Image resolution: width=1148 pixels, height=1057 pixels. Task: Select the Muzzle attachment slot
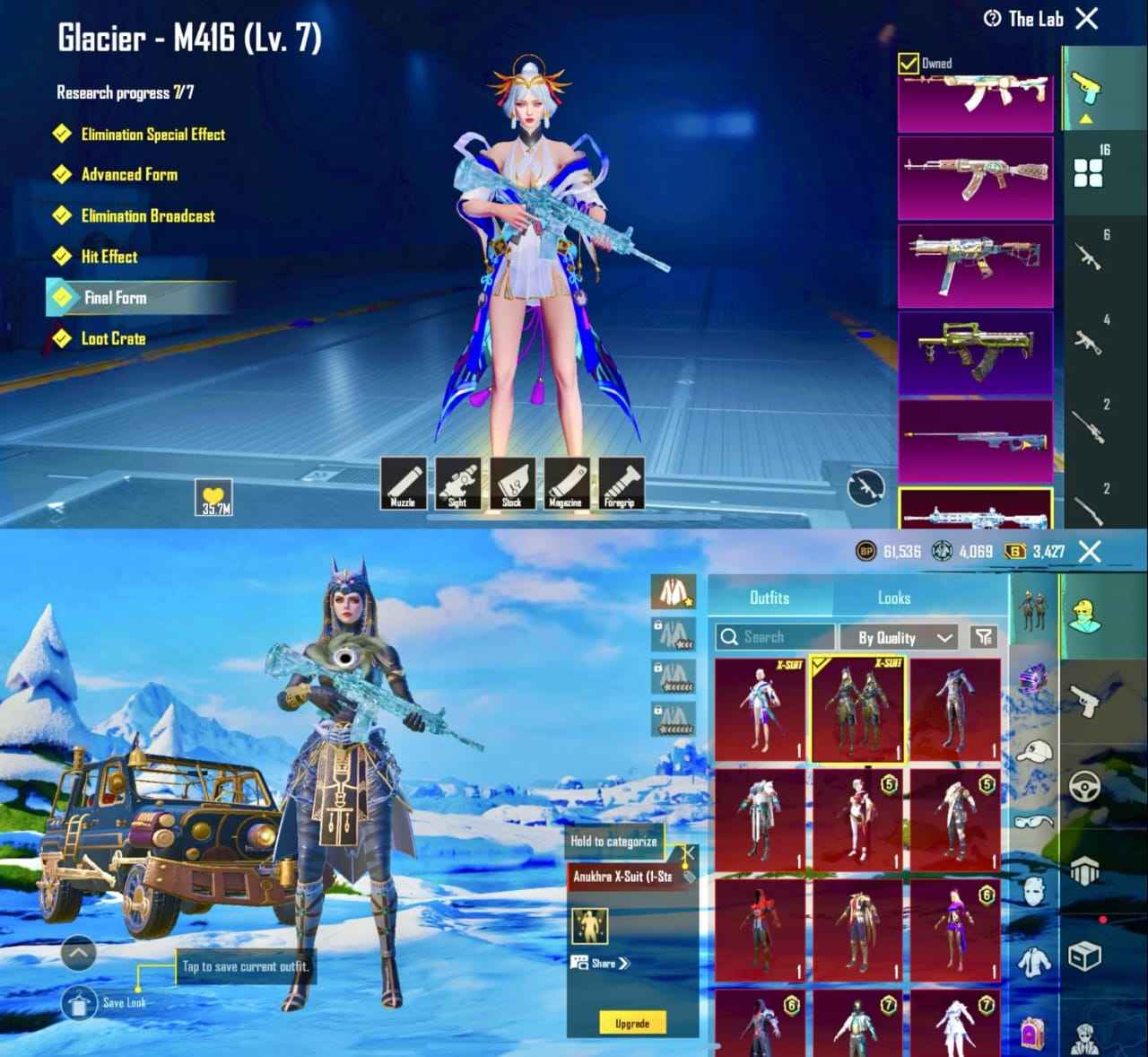pos(402,485)
